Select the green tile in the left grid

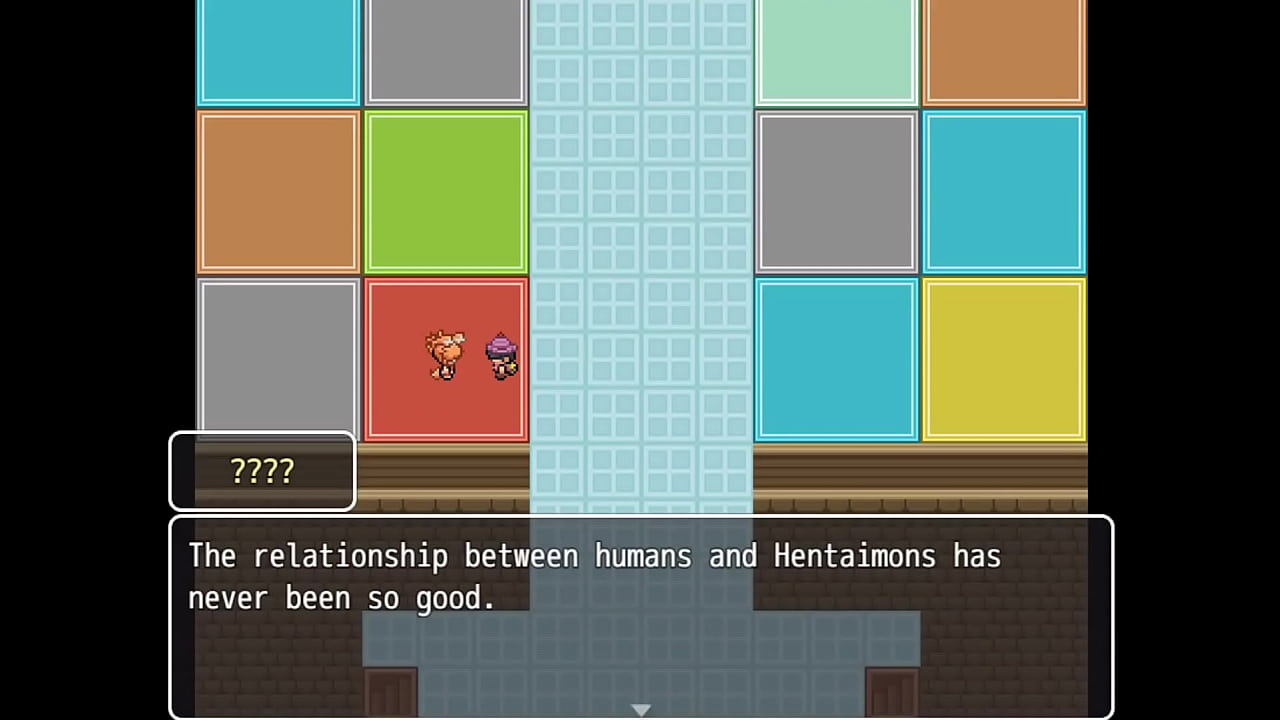446,192
